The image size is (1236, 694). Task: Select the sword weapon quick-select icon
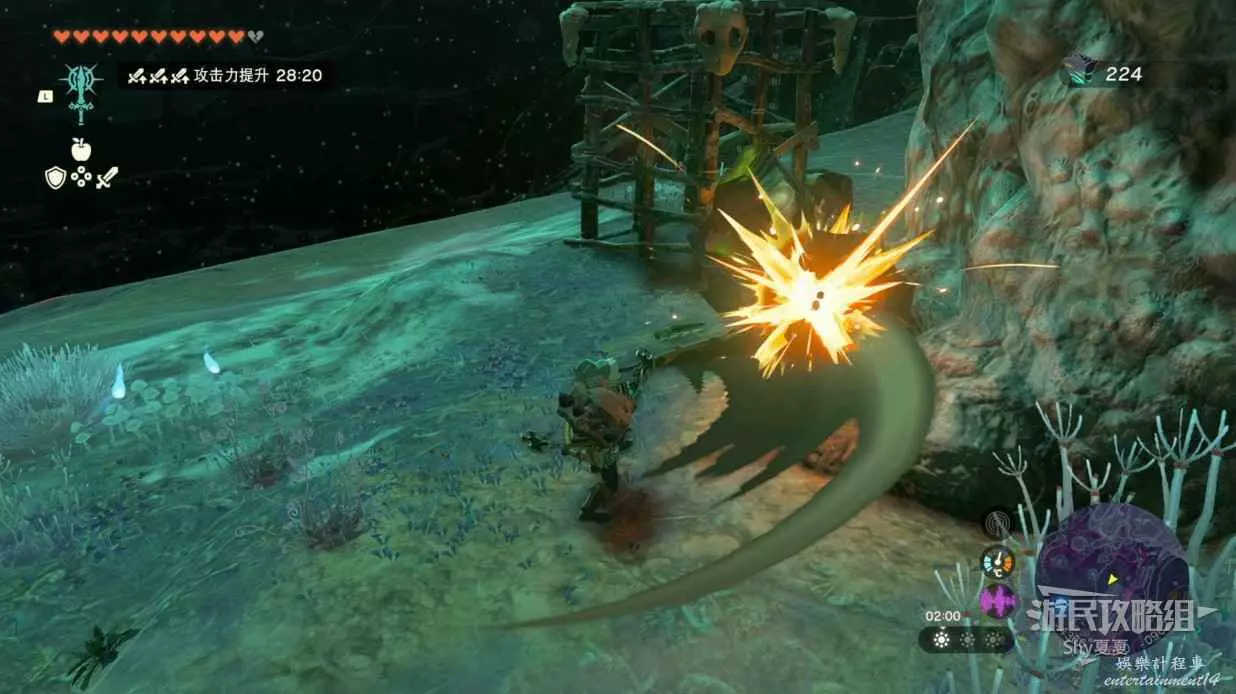107,178
